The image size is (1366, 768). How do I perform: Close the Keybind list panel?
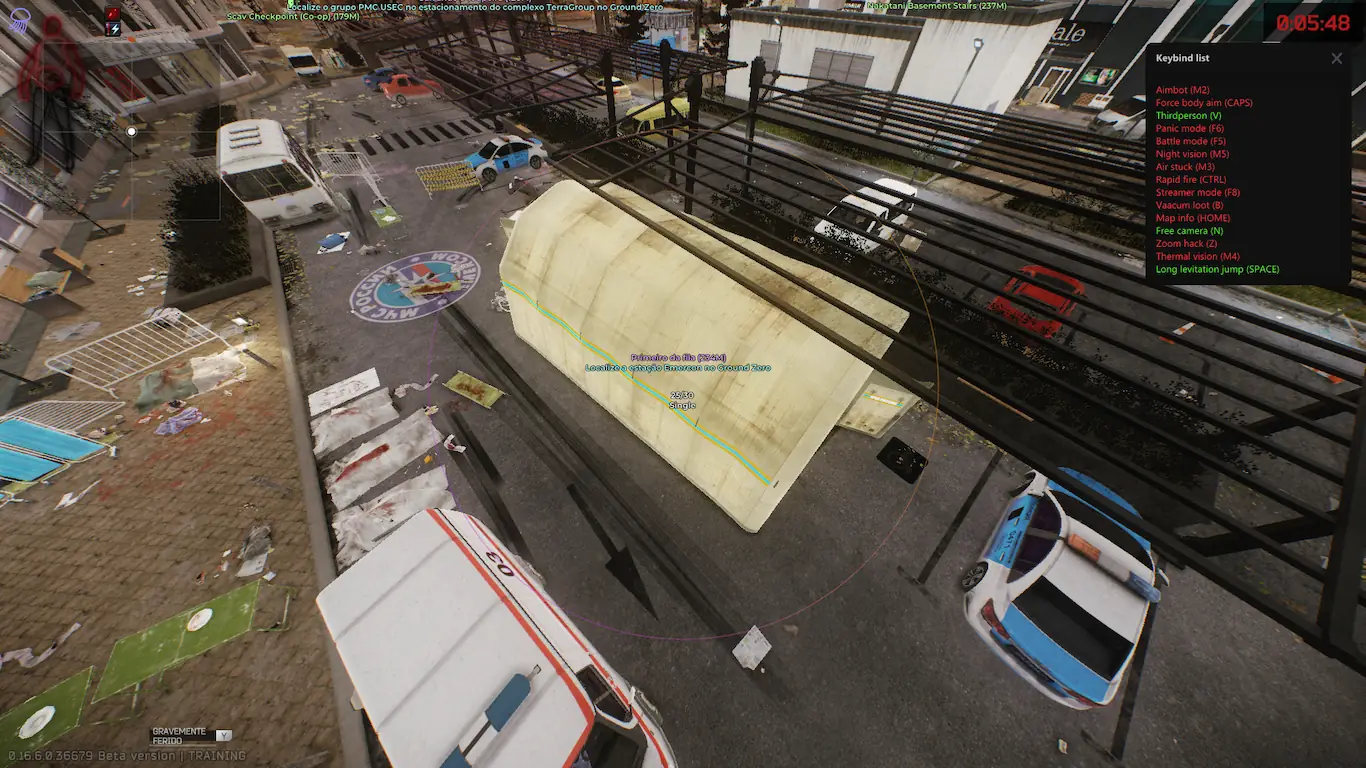click(1336, 58)
